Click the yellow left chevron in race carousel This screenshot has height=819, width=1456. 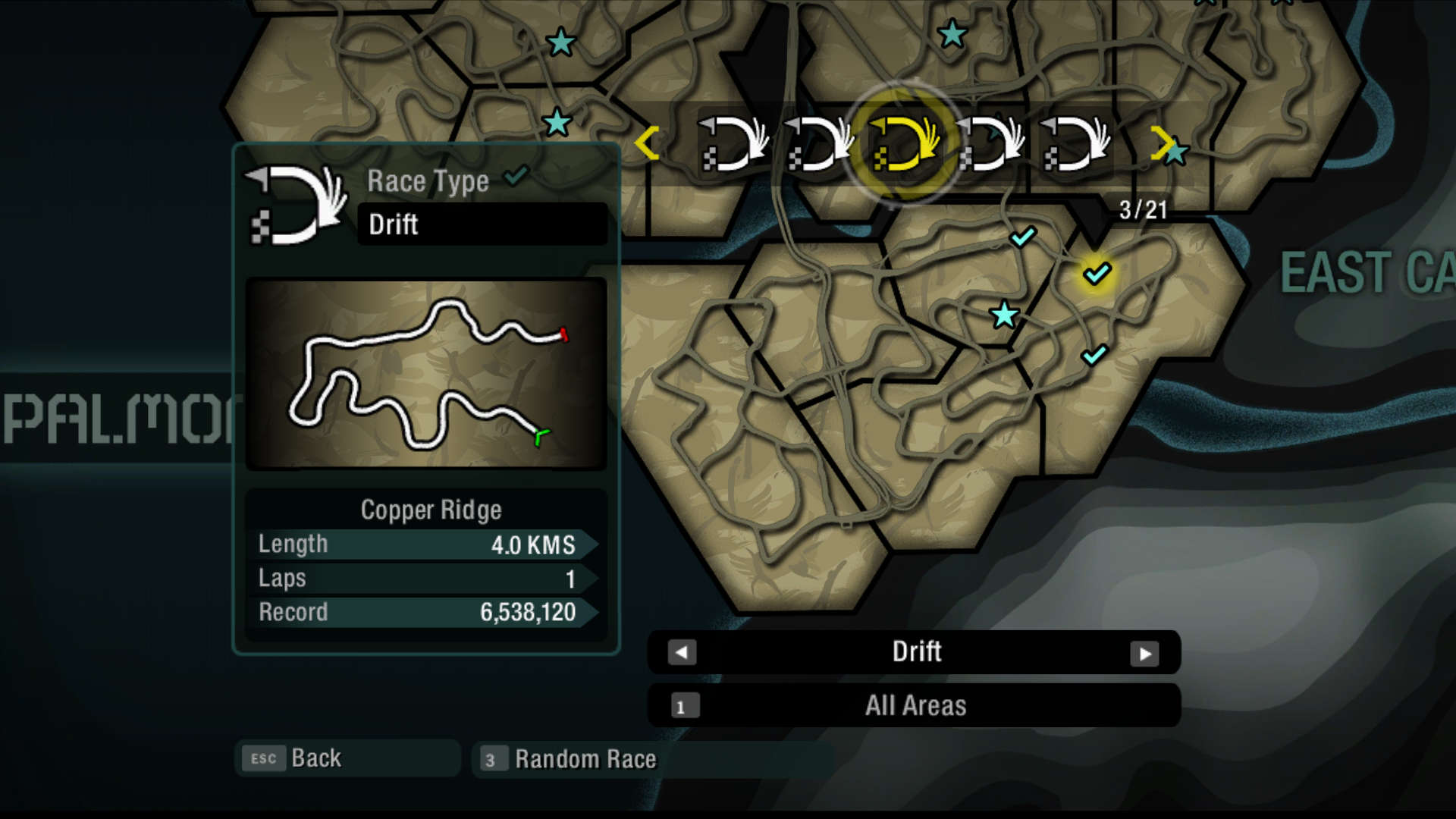click(x=647, y=143)
